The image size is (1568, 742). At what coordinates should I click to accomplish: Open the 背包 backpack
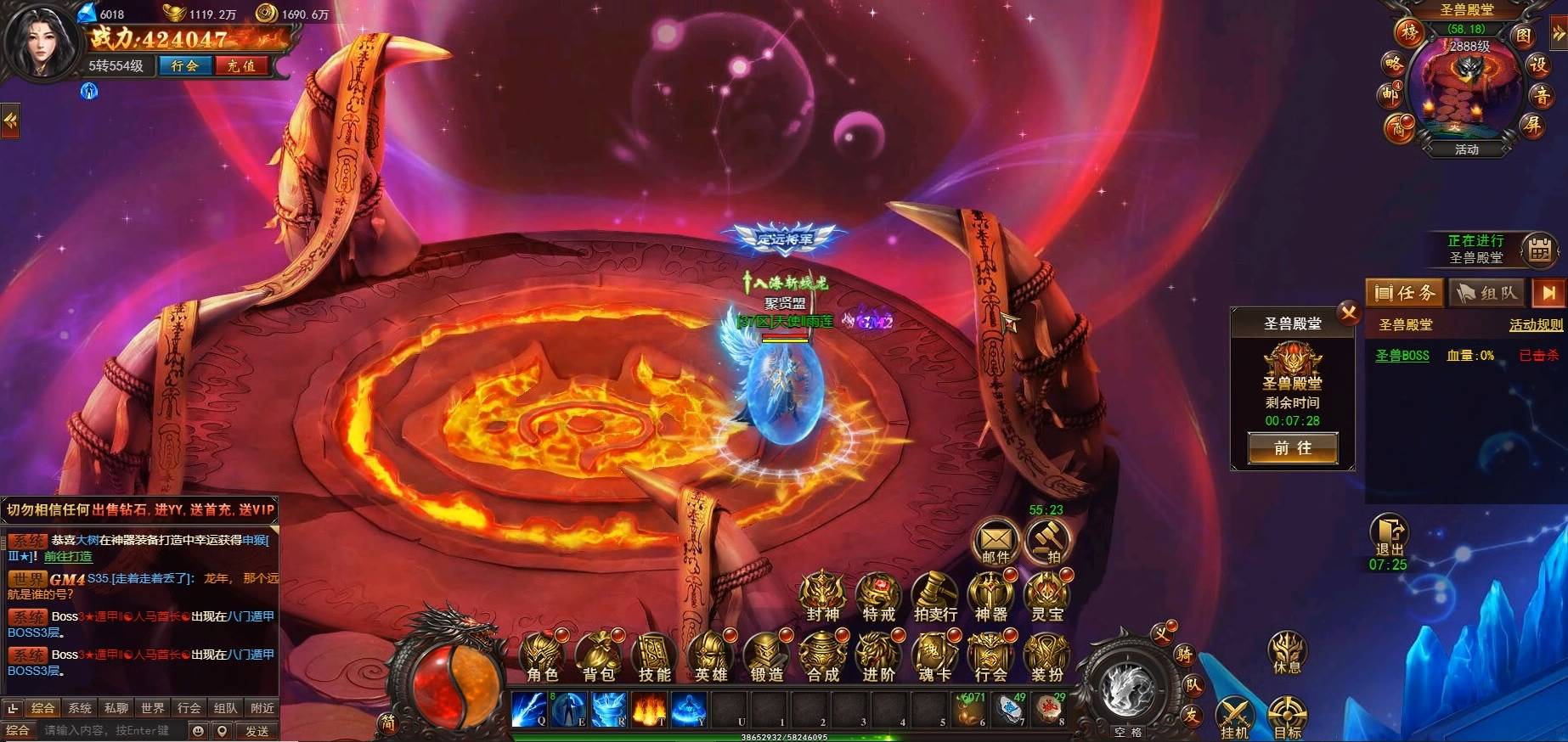click(x=599, y=658)
